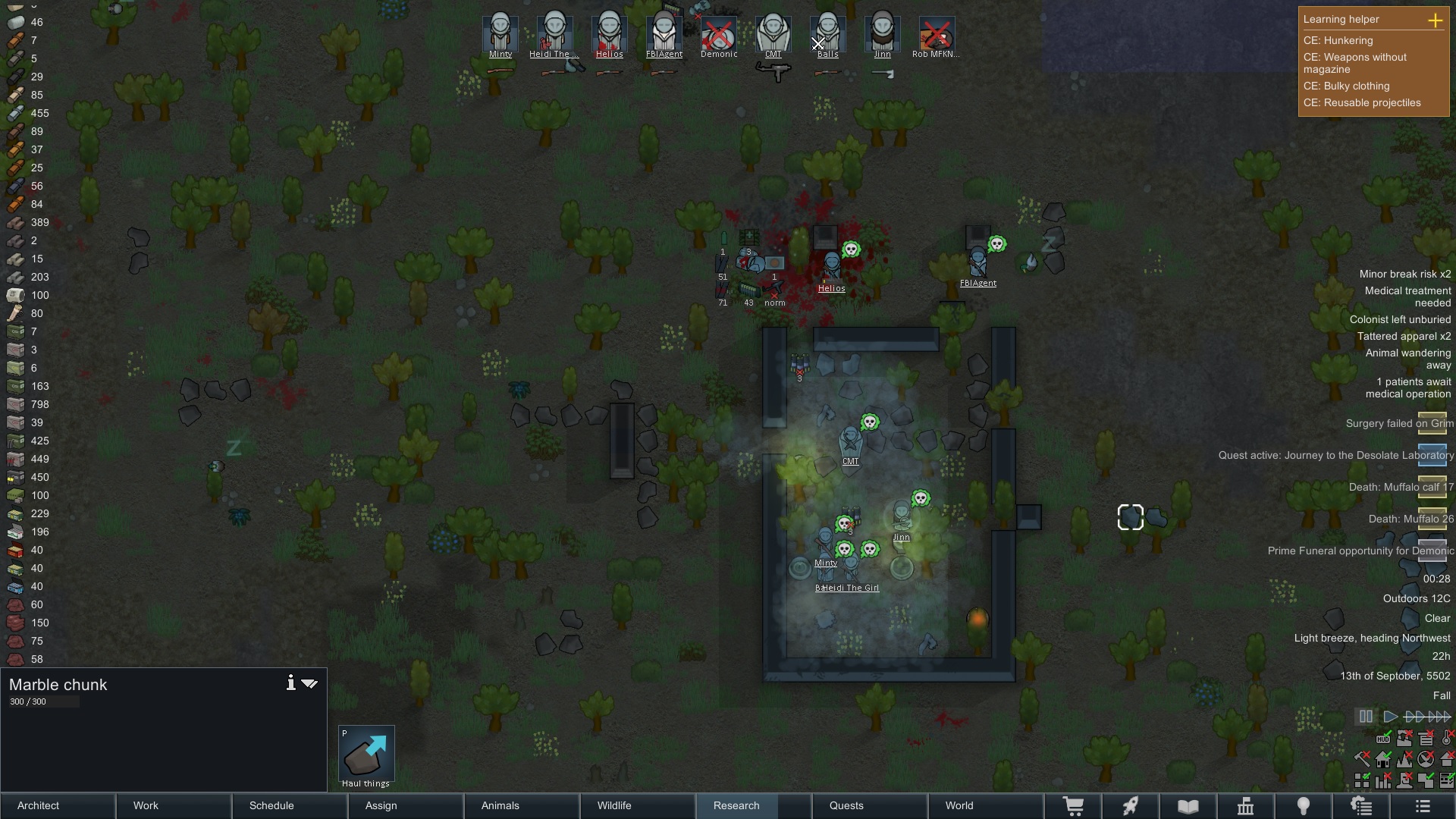Image resolution: width=1456 pixels, height=819 pixels.
Task: Open info card for Marble chunk
Action: 290,683
